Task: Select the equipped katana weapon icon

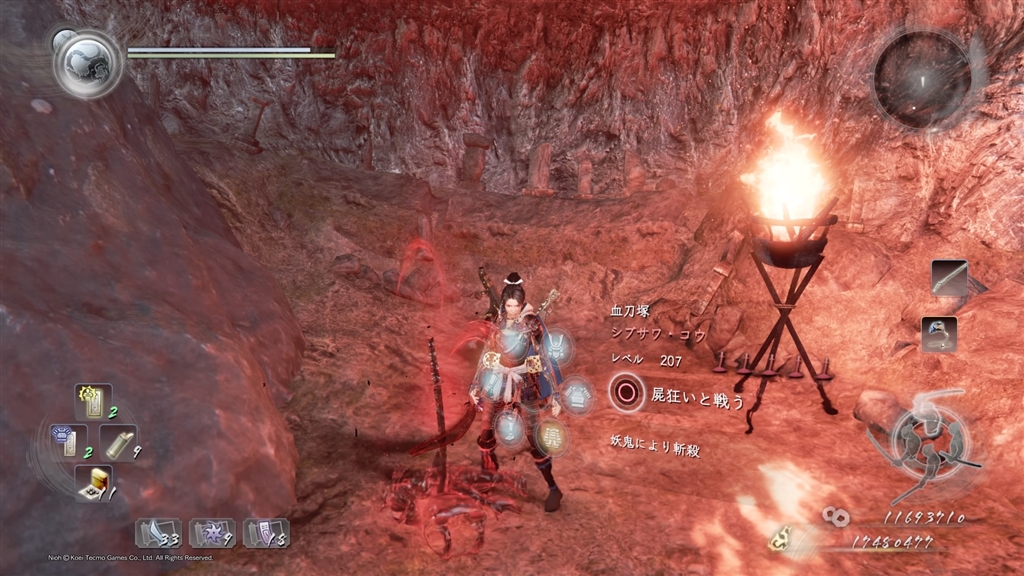Action: 948,277
